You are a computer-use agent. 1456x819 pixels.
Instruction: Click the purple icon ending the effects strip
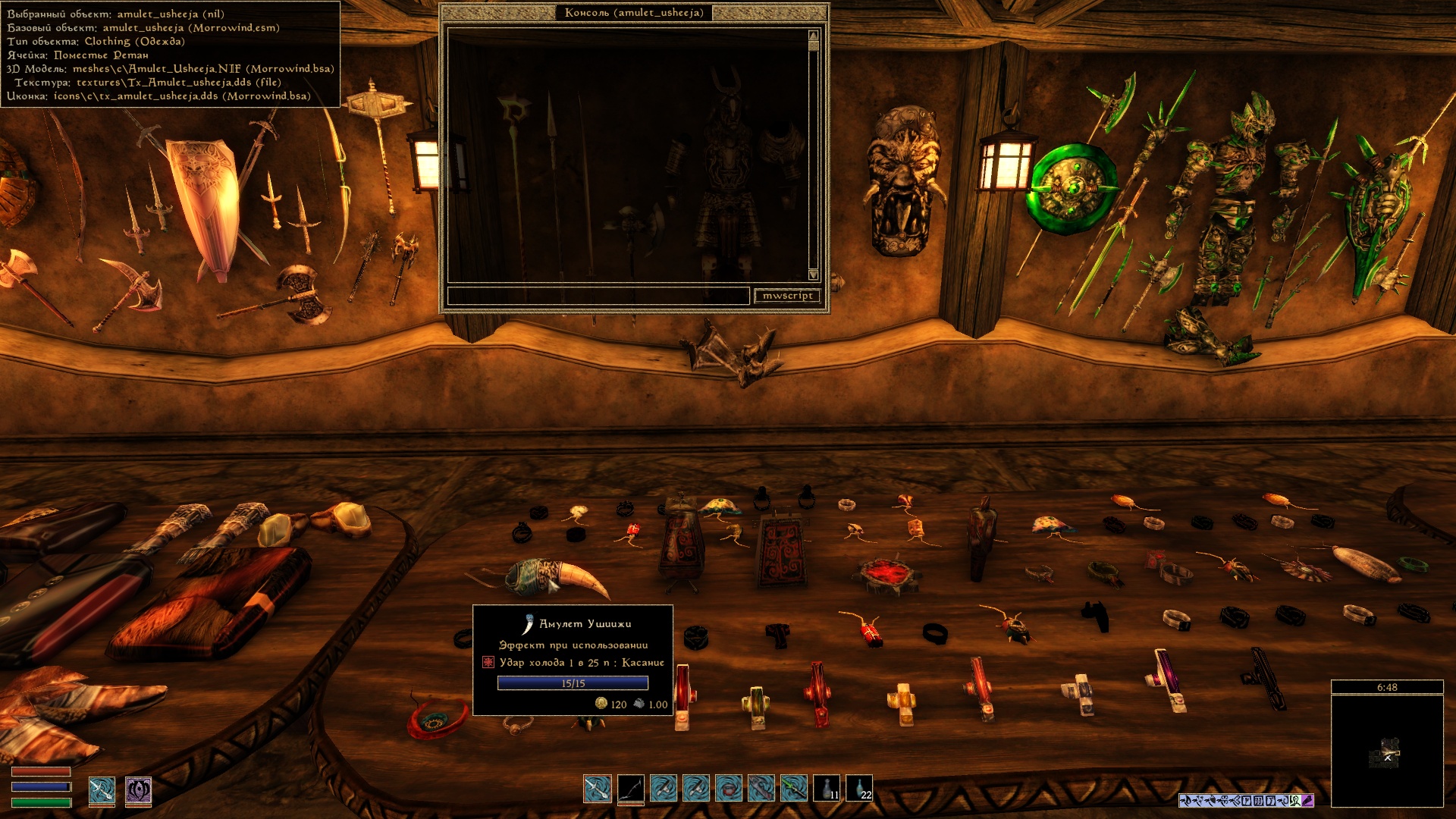point(1307,800)
